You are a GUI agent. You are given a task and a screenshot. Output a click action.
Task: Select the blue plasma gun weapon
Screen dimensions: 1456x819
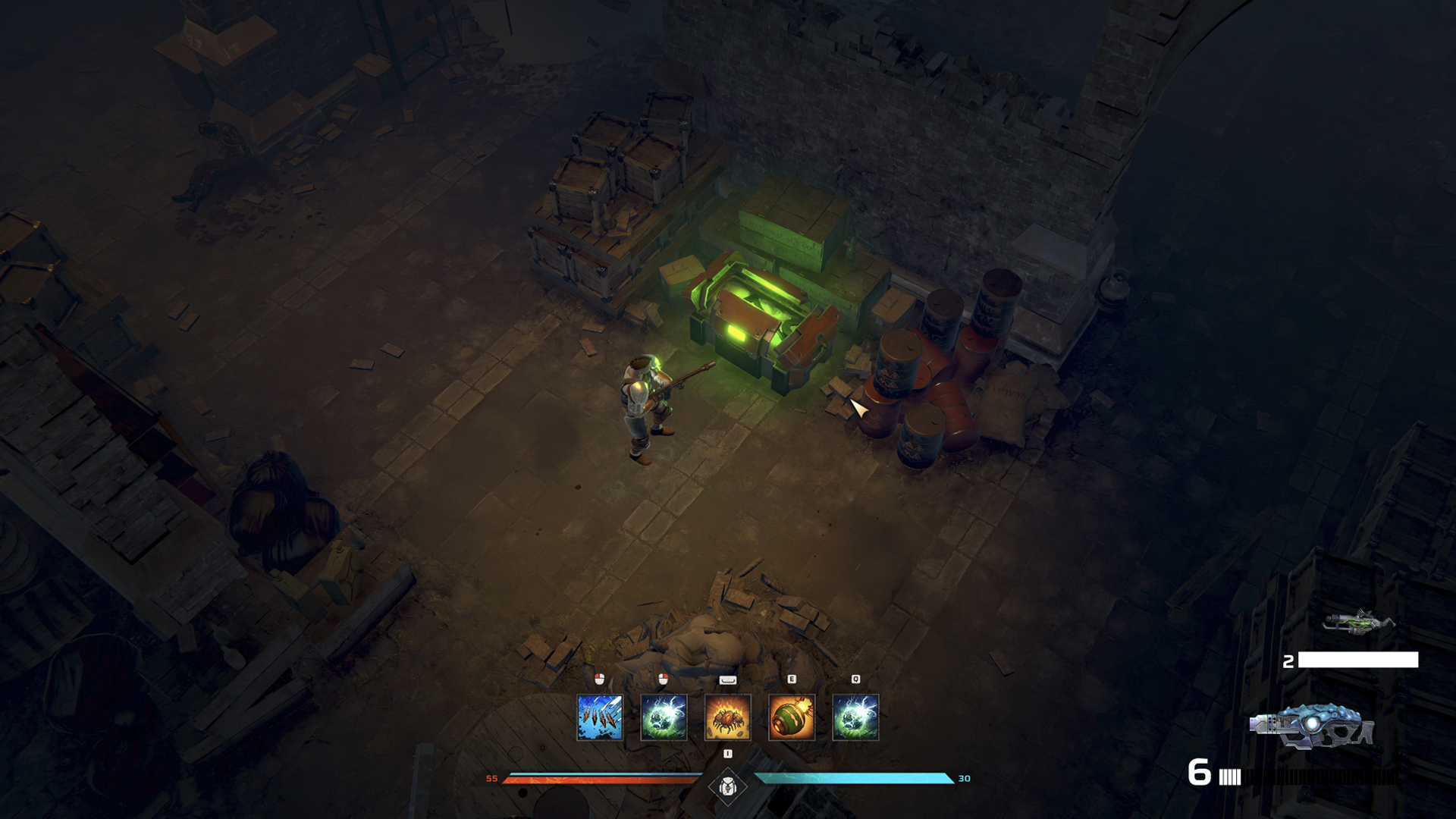click(1312, 726)
